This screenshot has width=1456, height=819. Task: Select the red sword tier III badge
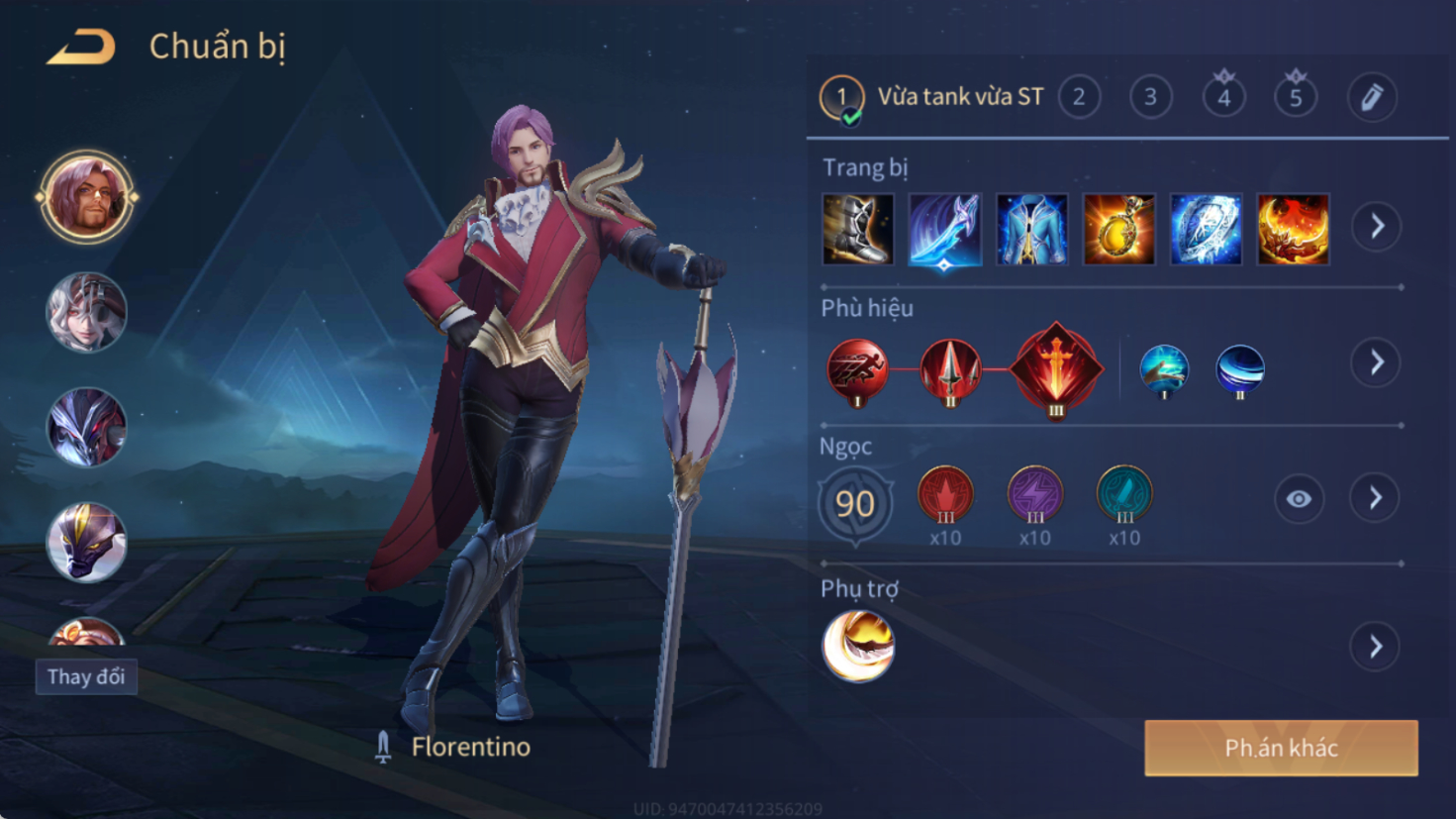[1056, 368]
